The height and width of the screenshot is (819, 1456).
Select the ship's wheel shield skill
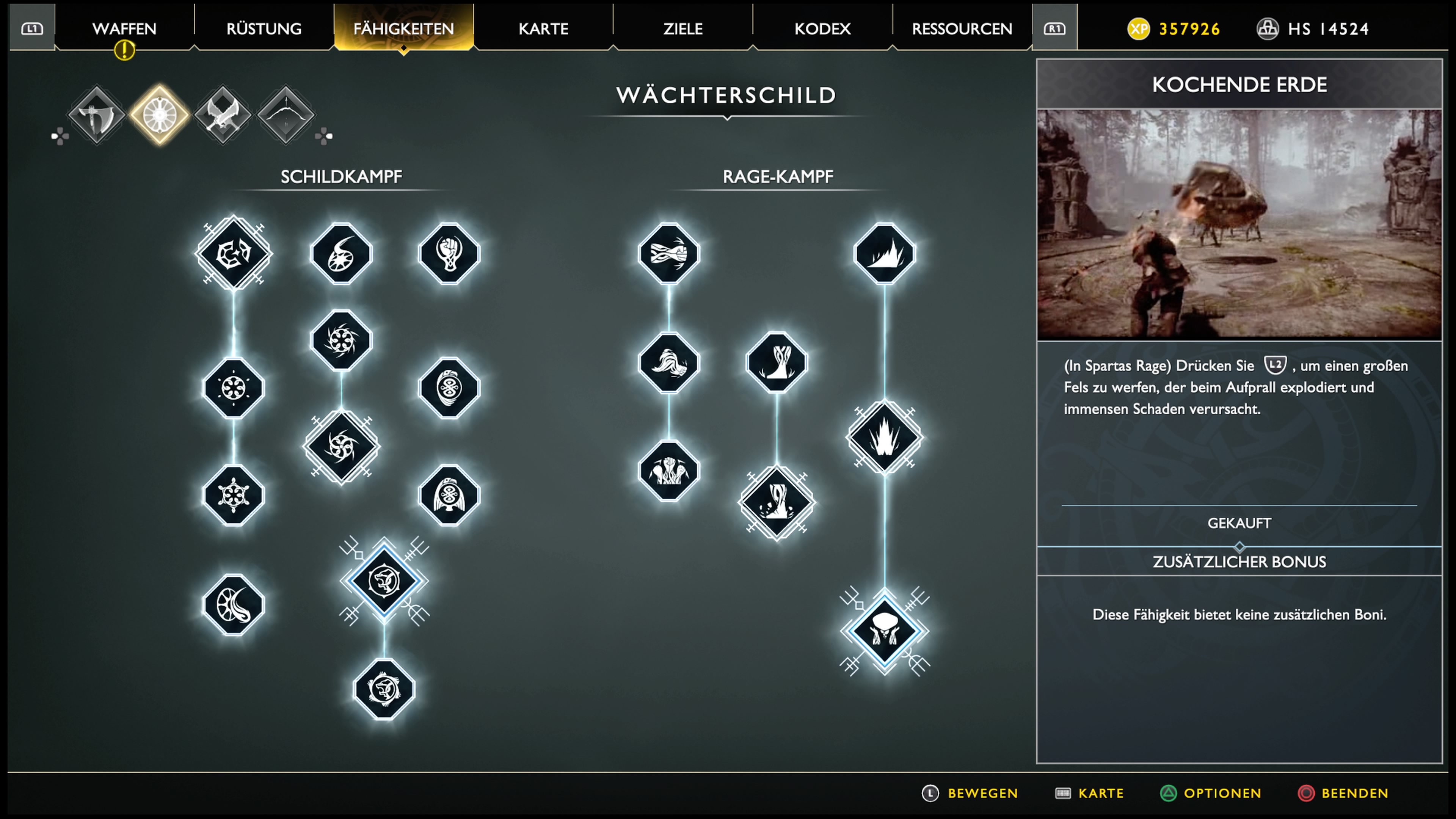point(233,496)
